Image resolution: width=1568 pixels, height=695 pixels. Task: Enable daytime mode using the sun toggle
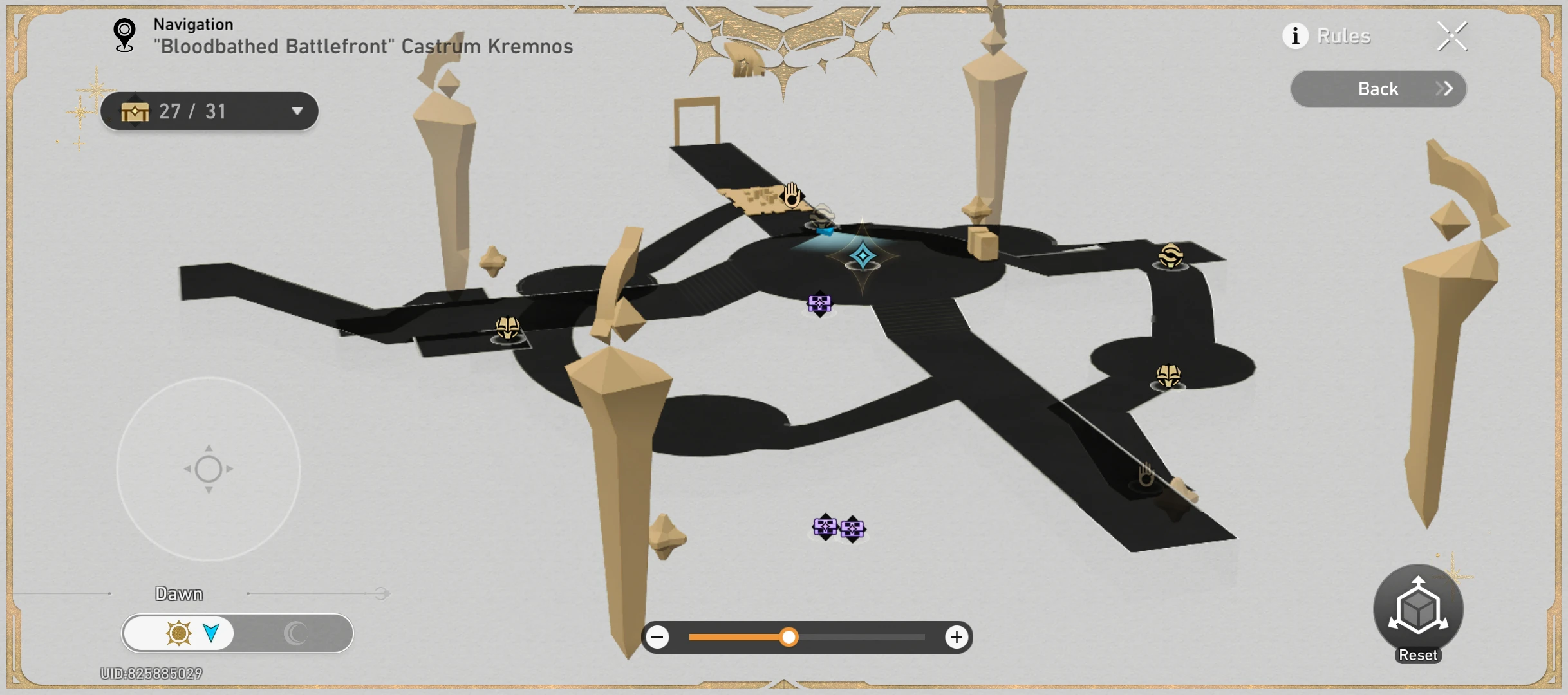178,633
